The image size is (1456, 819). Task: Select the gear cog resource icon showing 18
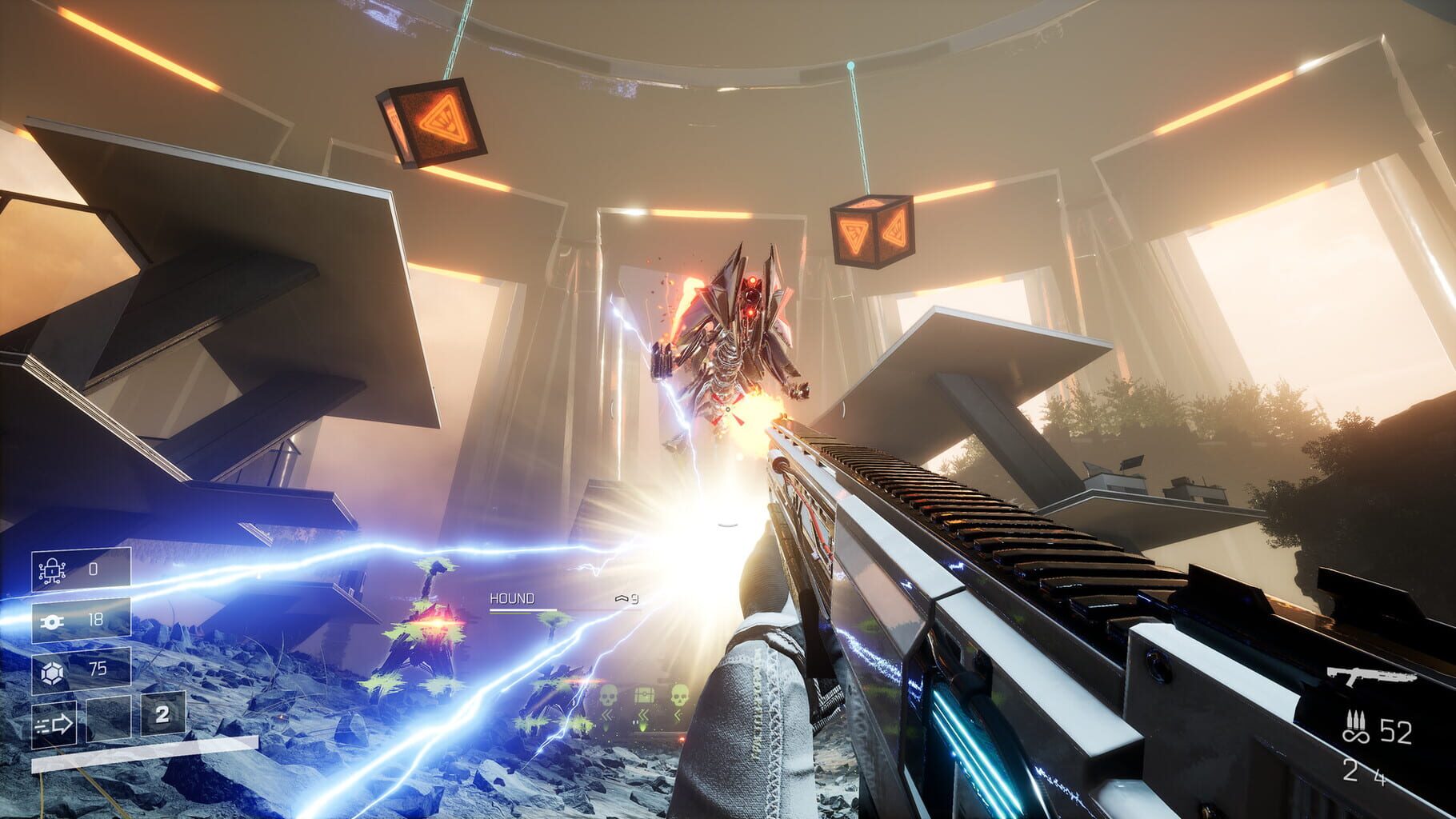coord(53,620)
